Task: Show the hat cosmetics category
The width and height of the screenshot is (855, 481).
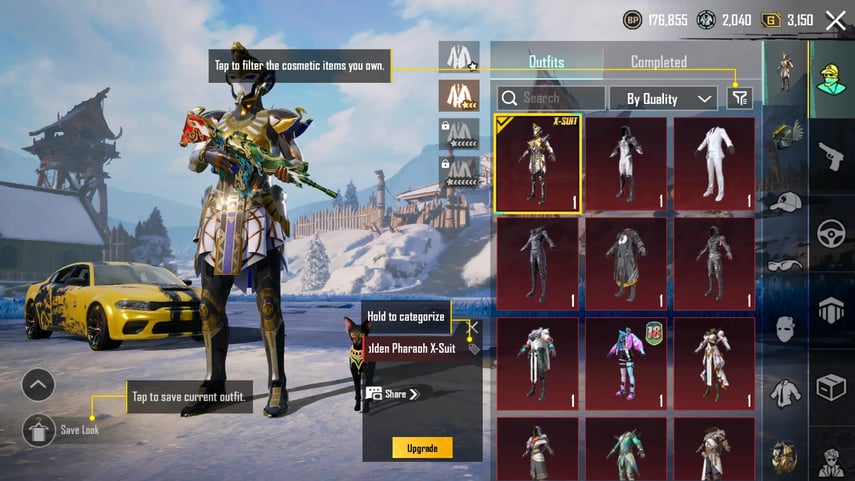Action: pyautogui.click(x=785, y=201)
